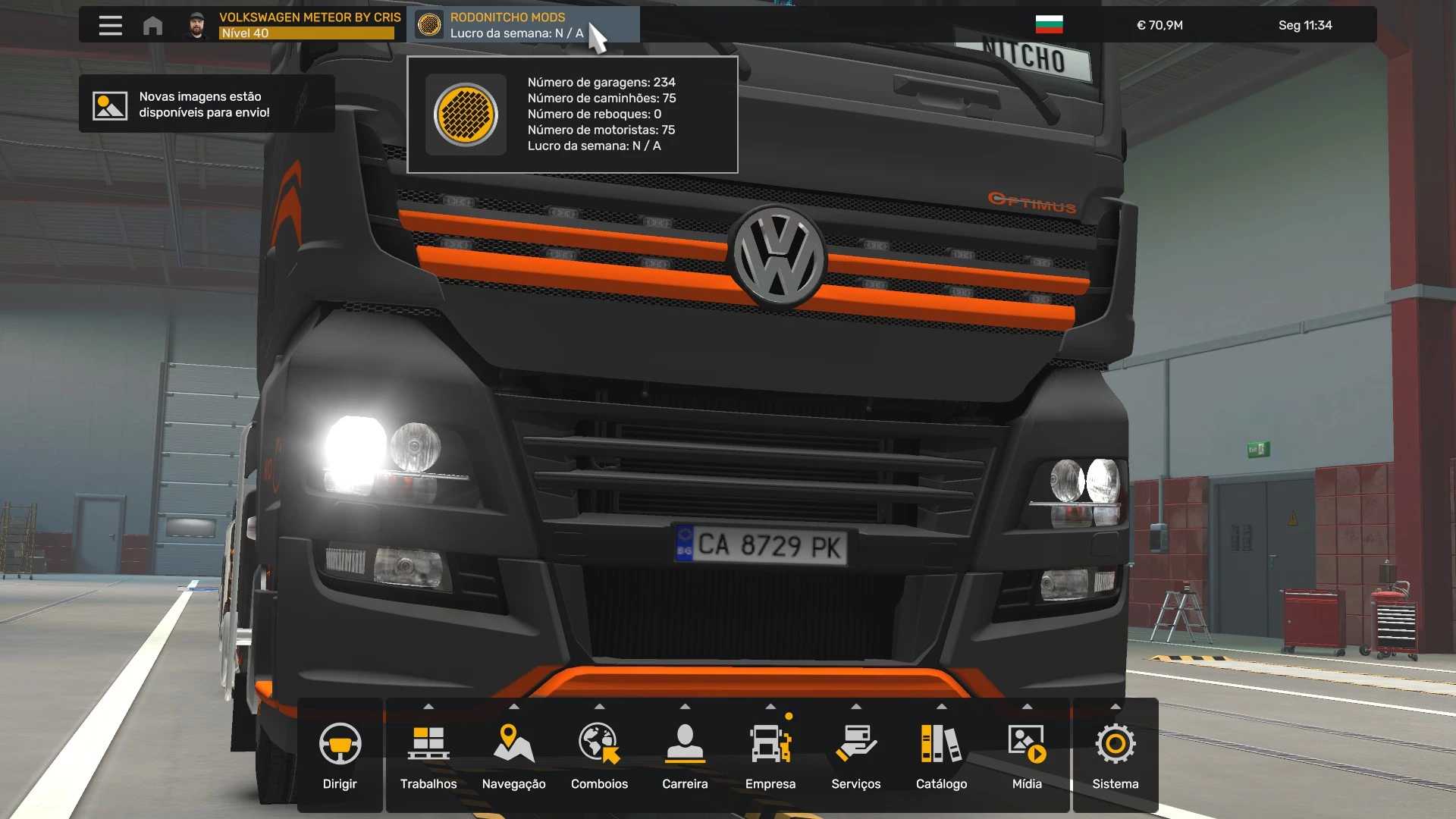The width and height of the screenshot is (1456, 819).
Task: Open the Carreira career menu
Action: tap(685, 755)
